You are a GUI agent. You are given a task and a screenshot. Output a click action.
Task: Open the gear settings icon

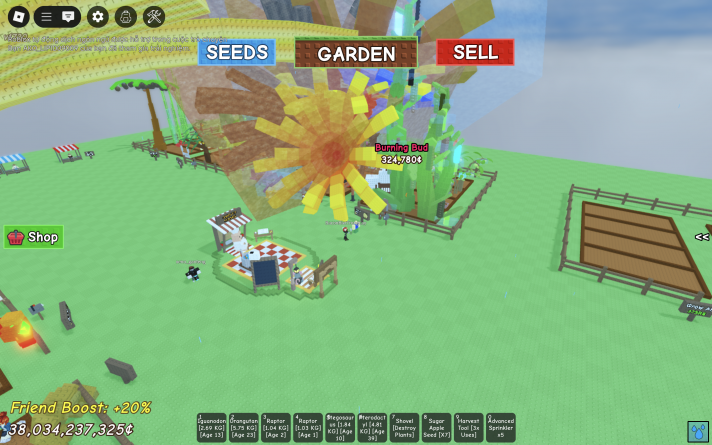point(97,16)
